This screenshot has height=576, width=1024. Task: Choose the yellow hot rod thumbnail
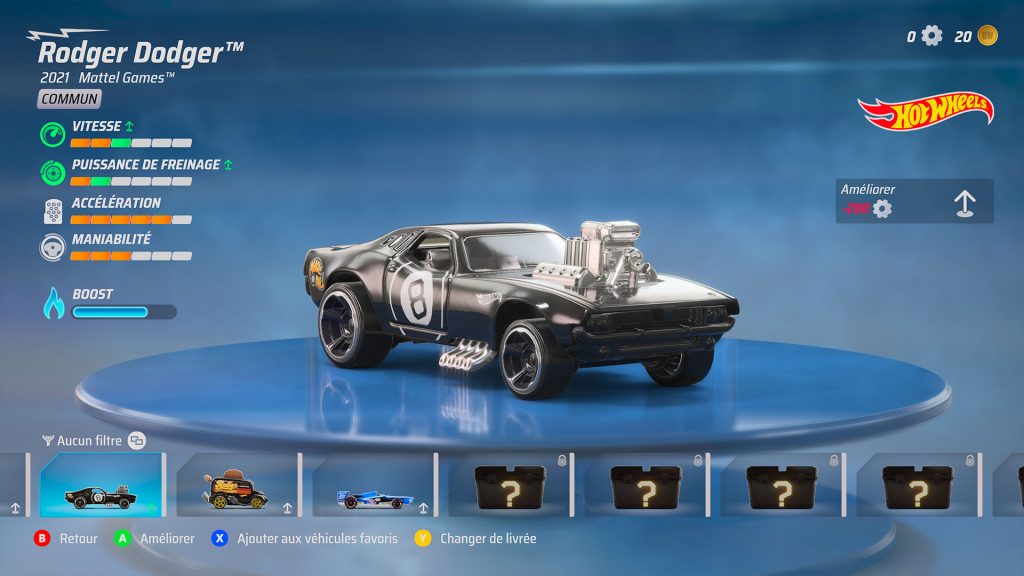(237, 485)
